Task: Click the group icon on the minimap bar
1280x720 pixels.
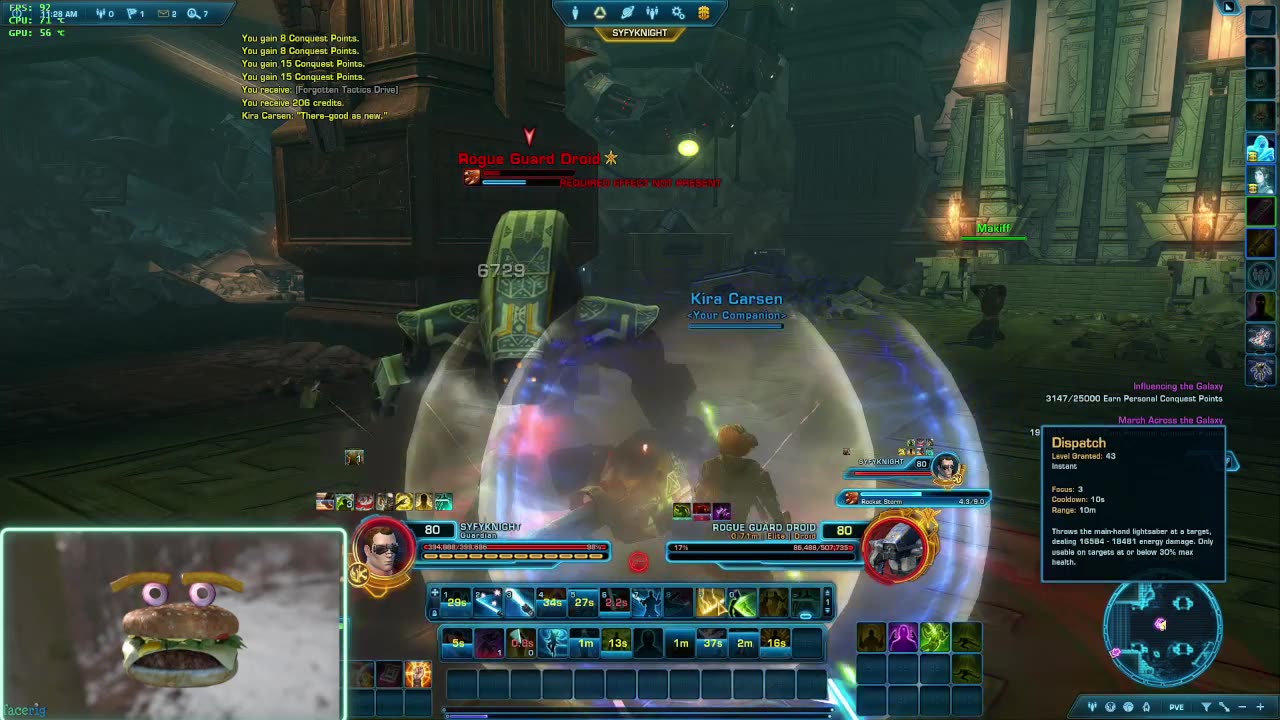Action: pos(1092,706)
